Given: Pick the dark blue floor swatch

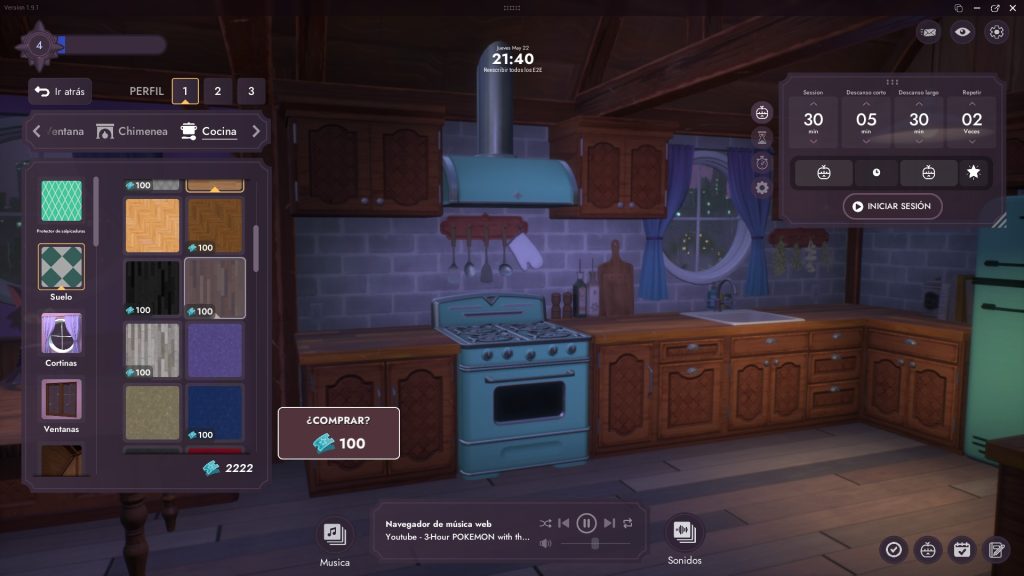Looking at the screenshot, I should (214, 412).
